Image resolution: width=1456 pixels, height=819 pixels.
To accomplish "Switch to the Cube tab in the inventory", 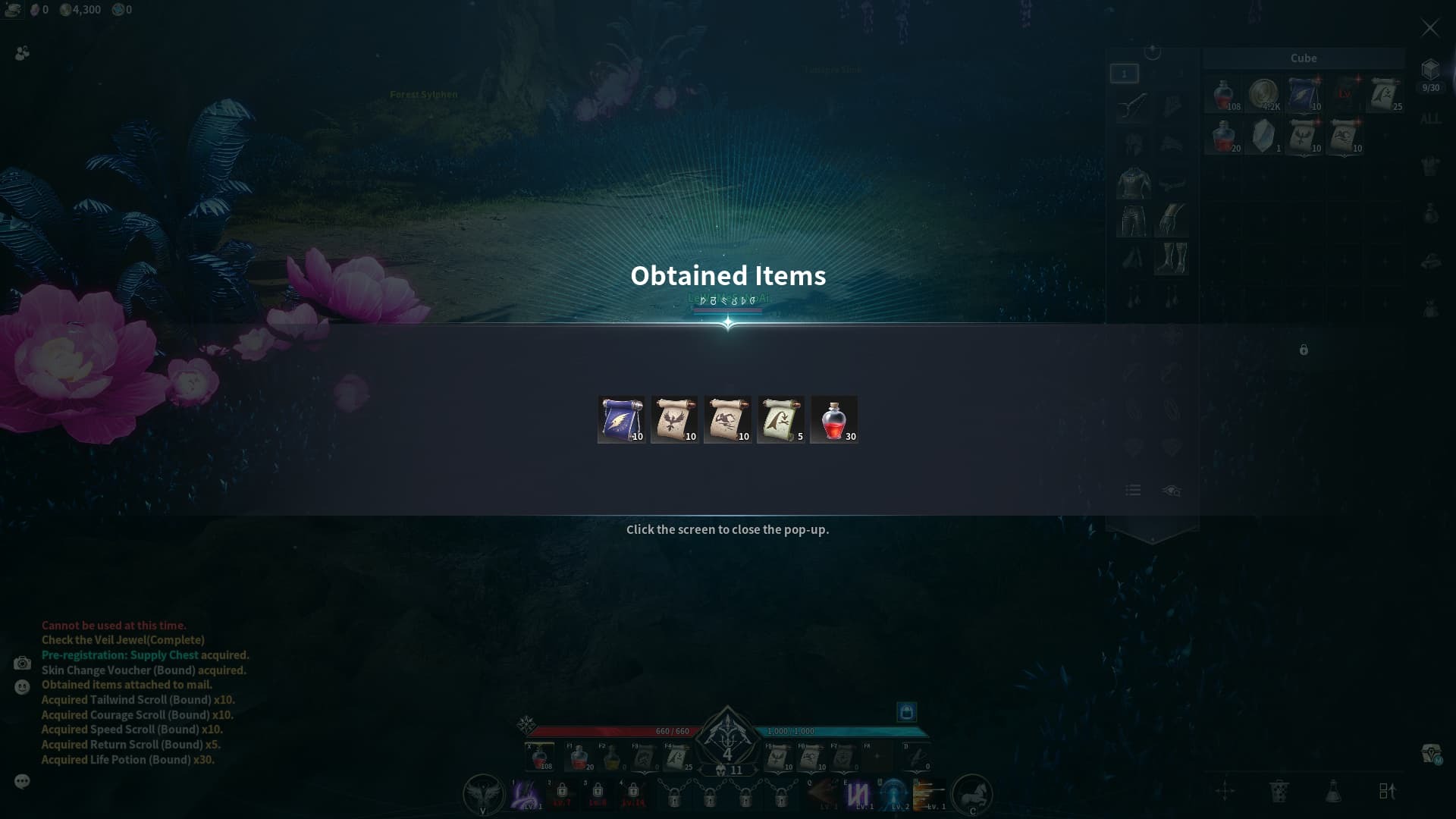I will (x=1302, y=58).
